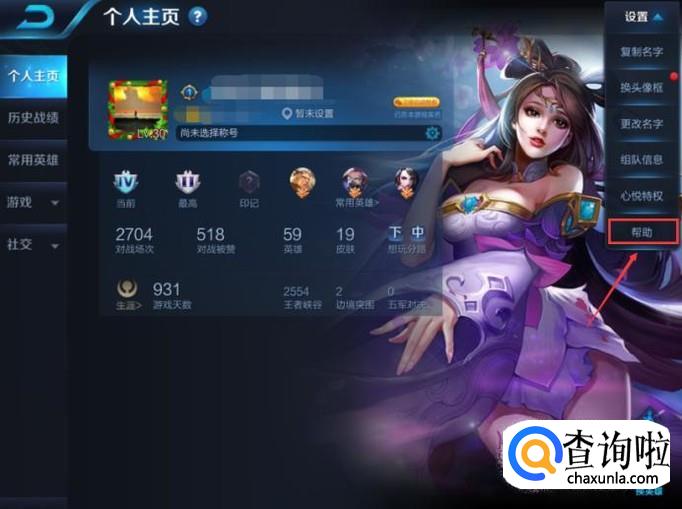682x509 pixels.
Task: Select the 个人主页 tab
Action: [33, 75]
